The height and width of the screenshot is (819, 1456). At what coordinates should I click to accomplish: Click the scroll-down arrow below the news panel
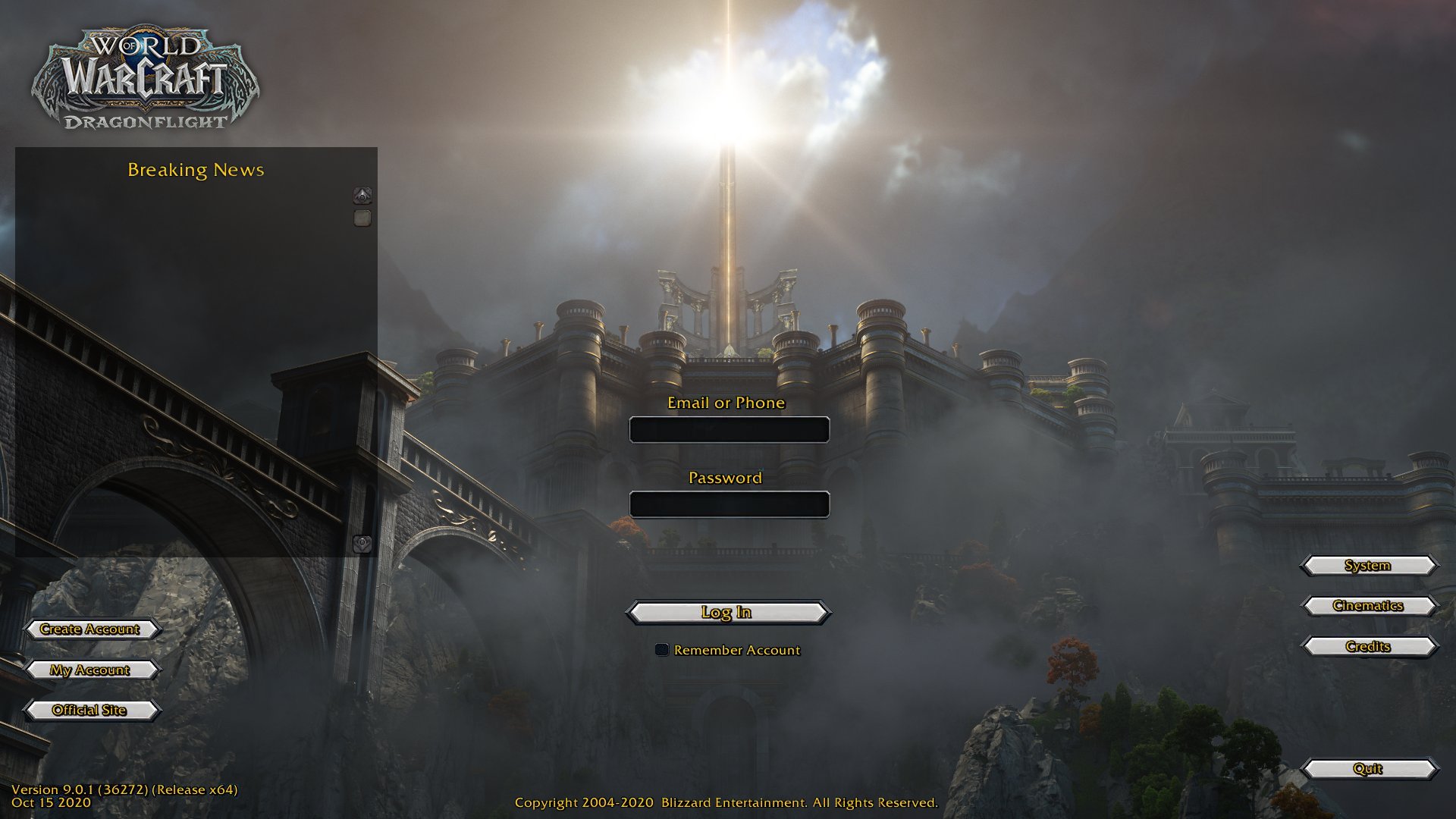tap(362, 542)
